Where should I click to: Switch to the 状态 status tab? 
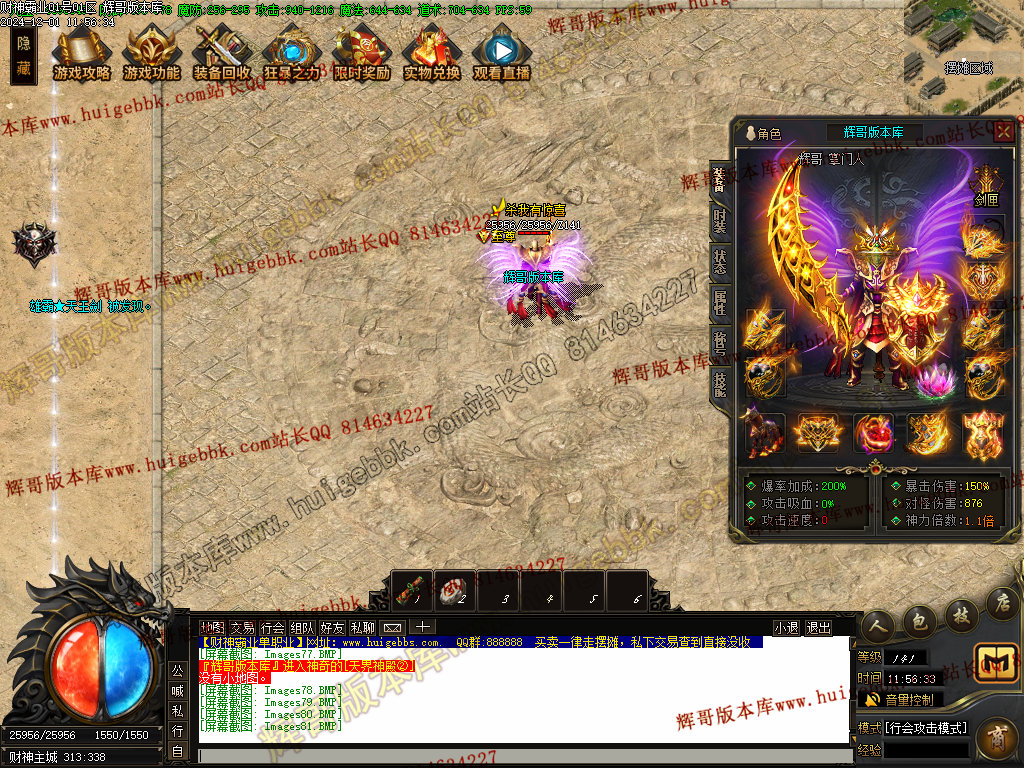[x=720, y=262]
